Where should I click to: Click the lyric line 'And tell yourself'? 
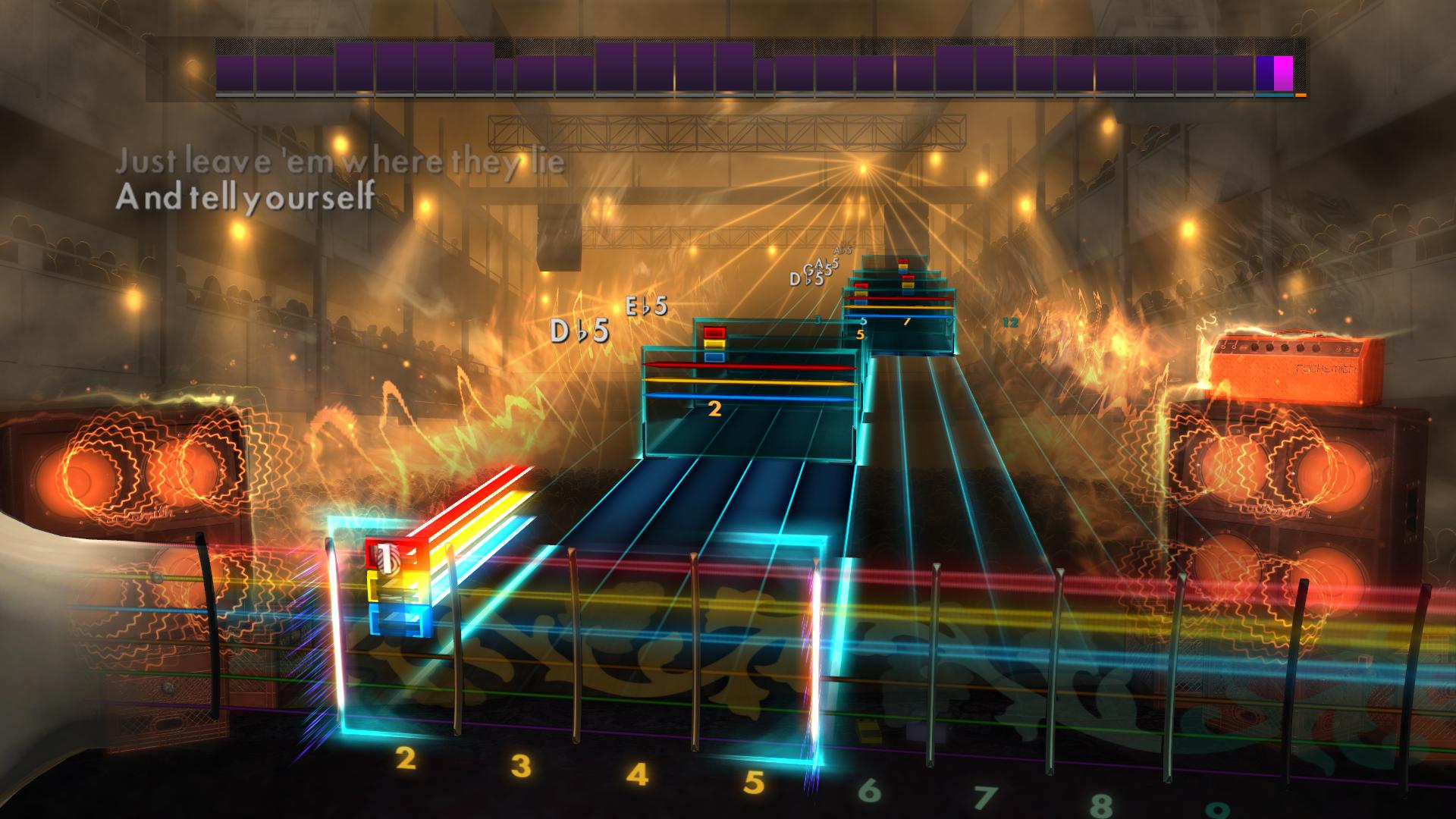tap(243, 199)
